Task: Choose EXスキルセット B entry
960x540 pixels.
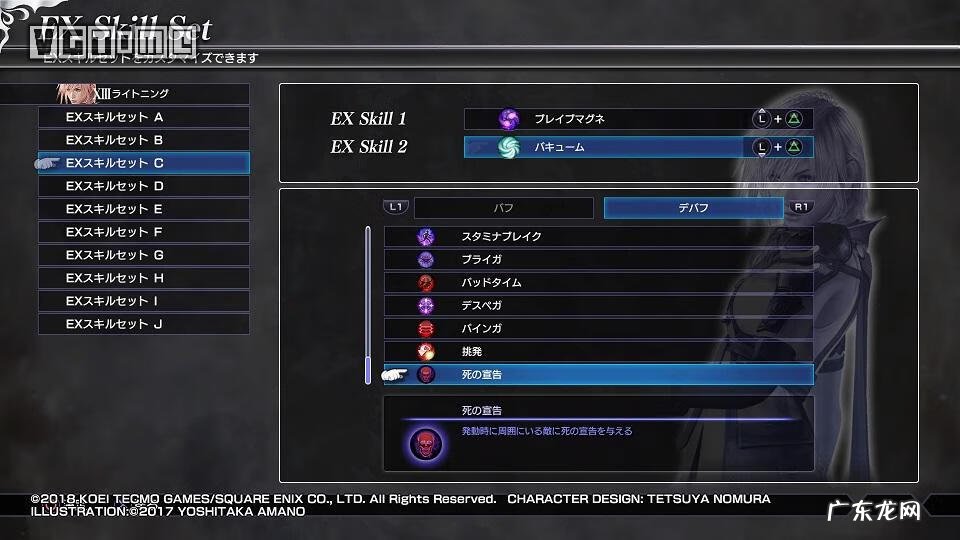Action: click(x=143, y=140)
